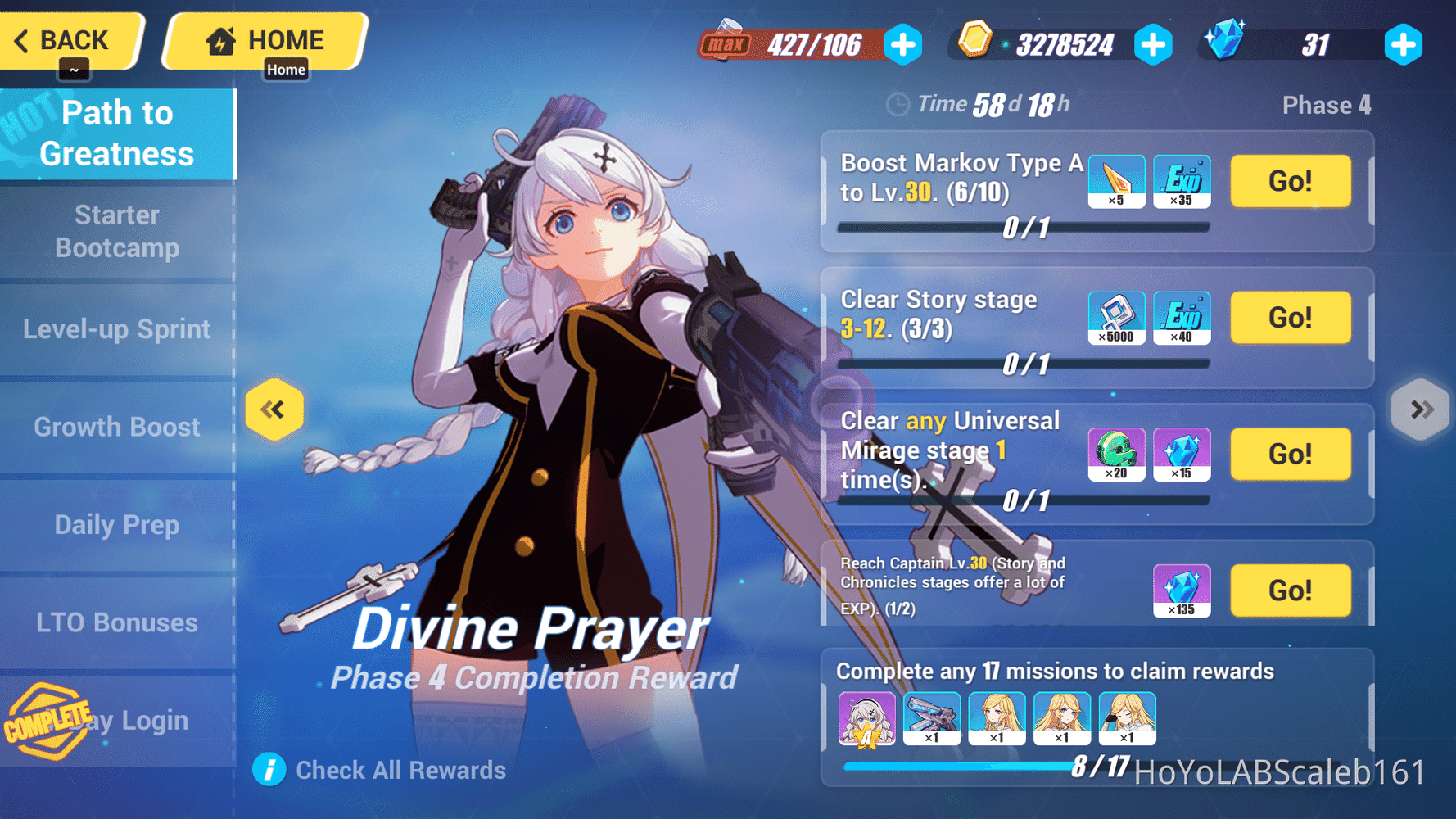Image resolution: width=1456 pixels, height=819 pixels.
Task: Switch to the Growth Boost tab
Action: tap(117, 426)
